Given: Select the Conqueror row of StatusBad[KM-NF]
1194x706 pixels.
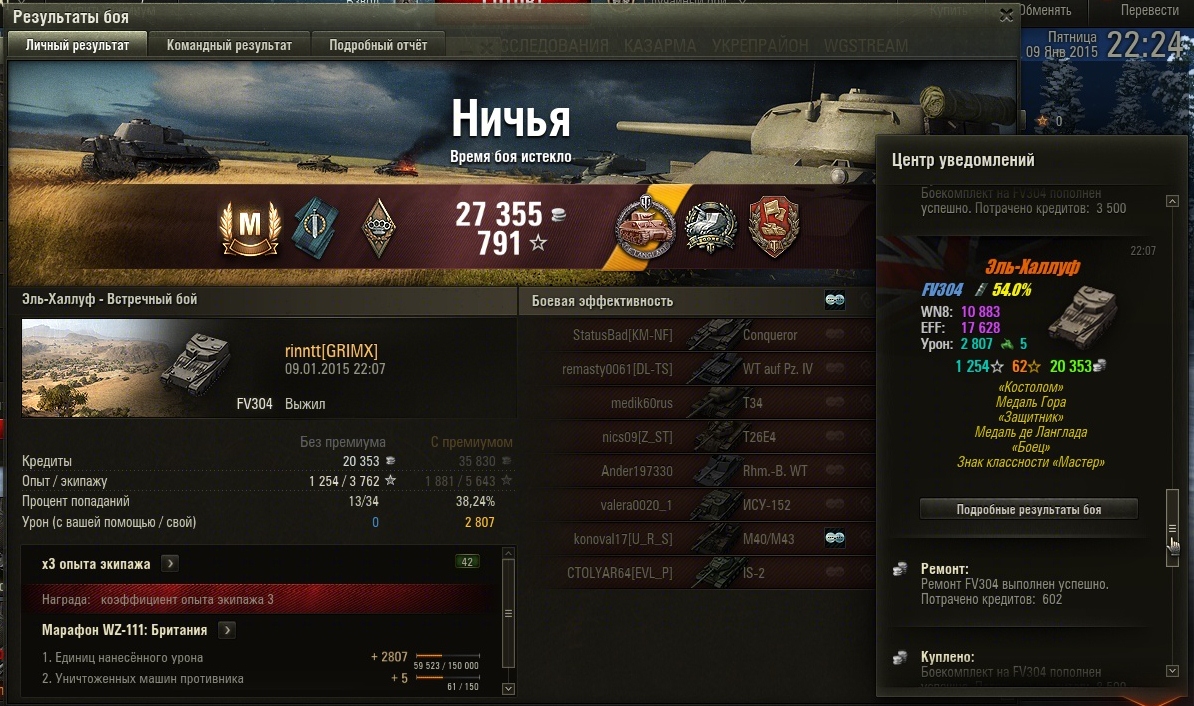Looking at the screenshot, I should [x=700, y=335].
